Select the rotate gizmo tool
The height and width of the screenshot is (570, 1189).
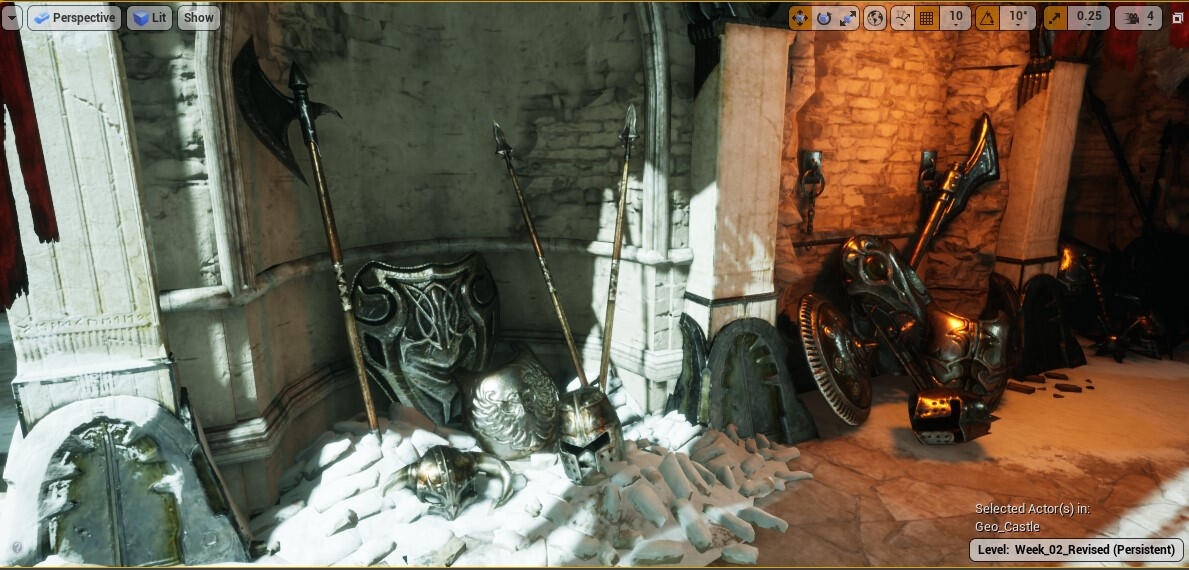tap(824, 18)
